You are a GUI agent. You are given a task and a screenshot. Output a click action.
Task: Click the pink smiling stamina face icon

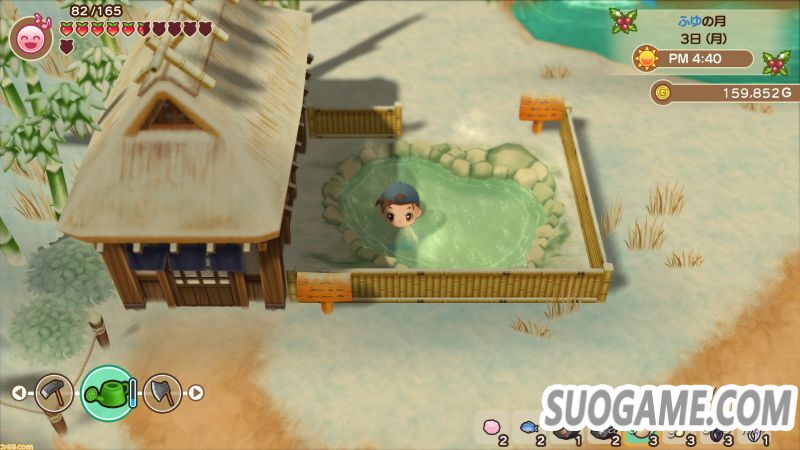point(30,38)
